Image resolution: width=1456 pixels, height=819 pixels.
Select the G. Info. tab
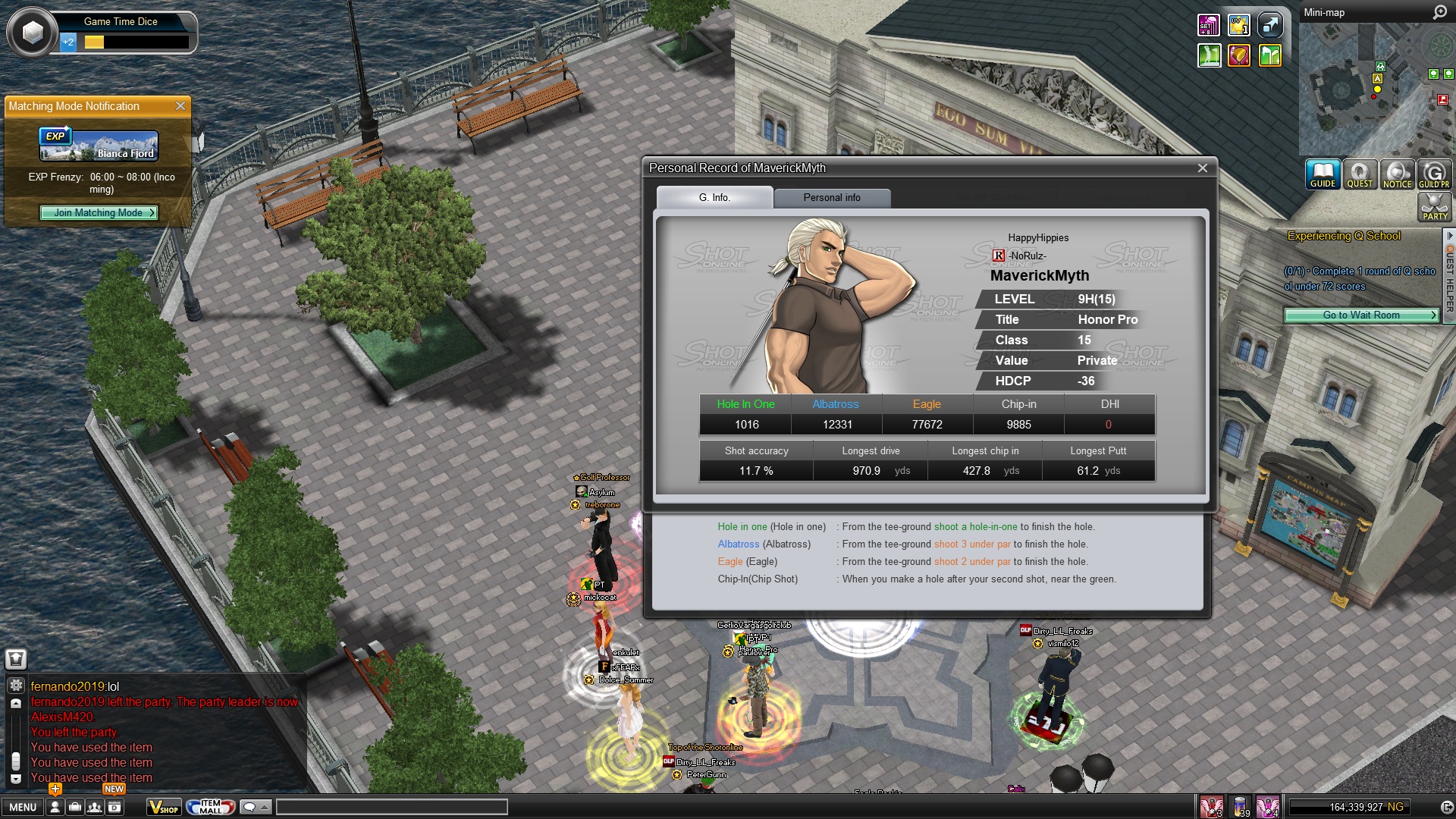pyautogui.click(x=714, y=198)
